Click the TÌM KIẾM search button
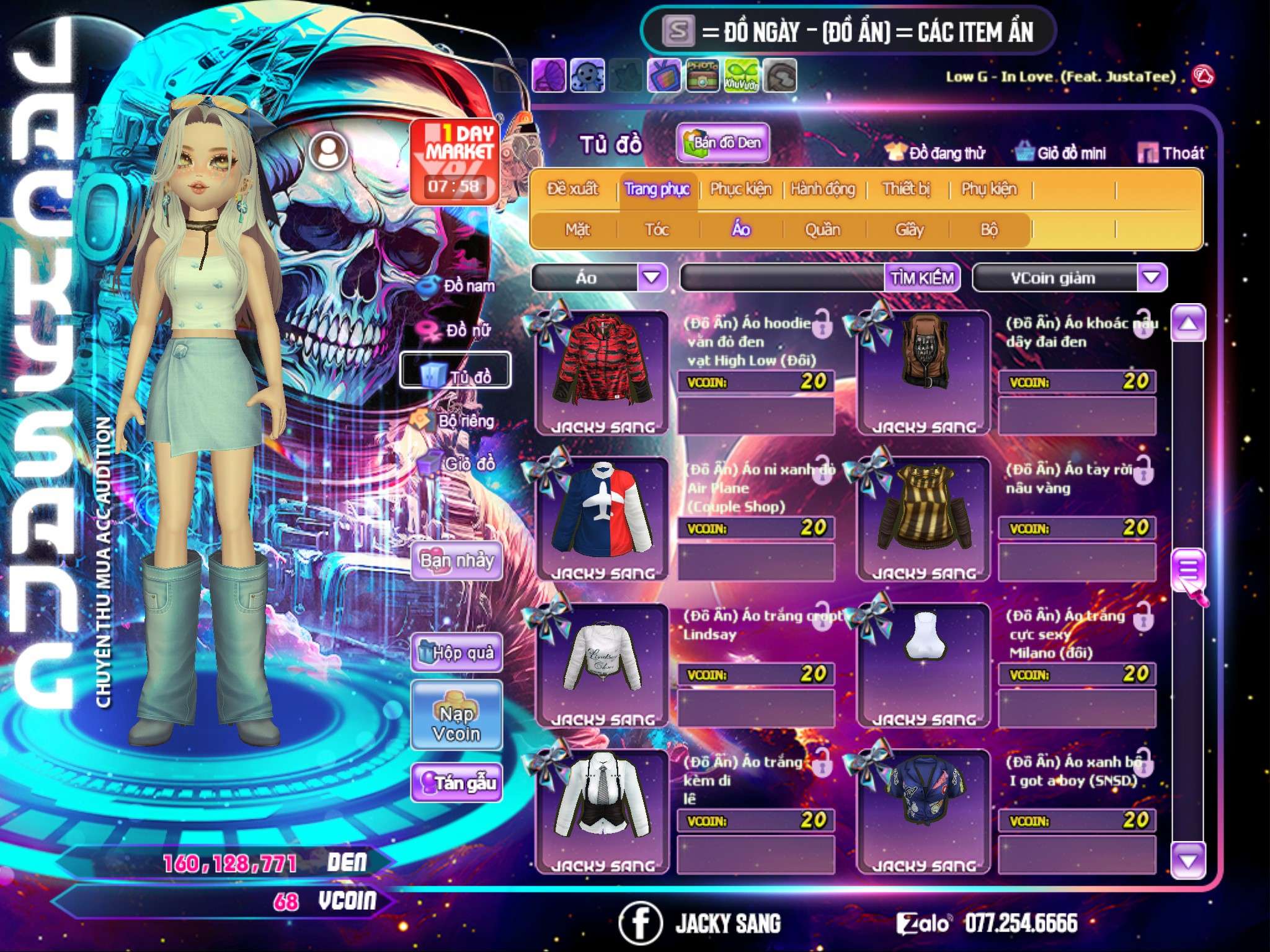 [x=921, y=278]
